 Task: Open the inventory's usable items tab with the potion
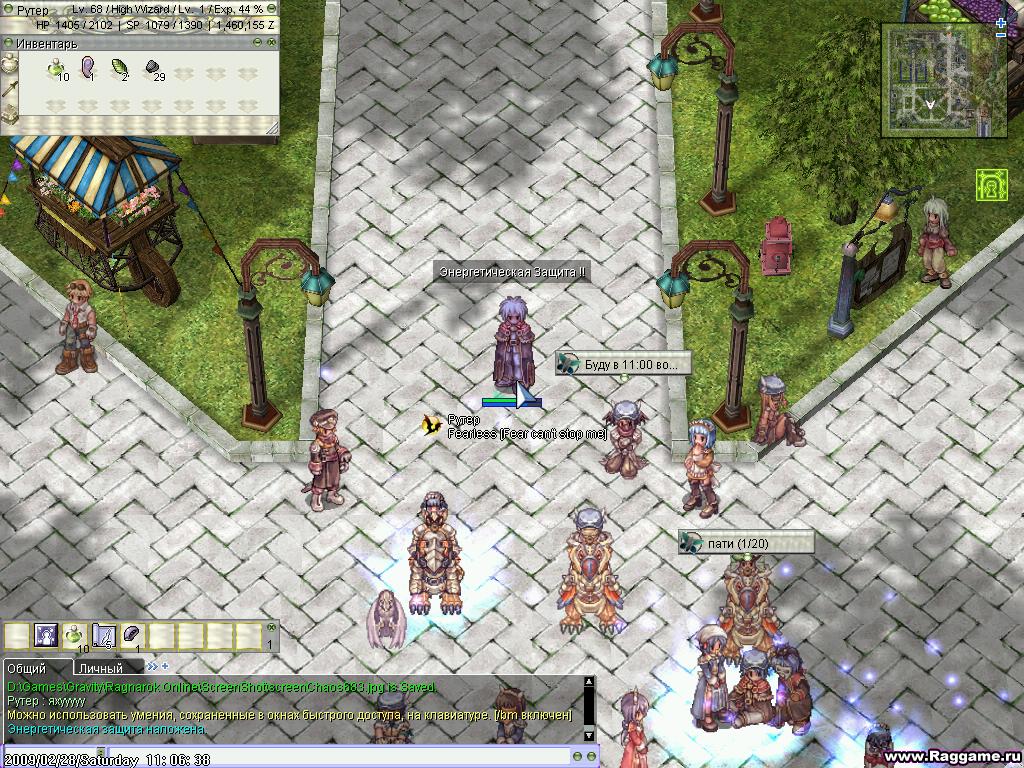(9, 64)
